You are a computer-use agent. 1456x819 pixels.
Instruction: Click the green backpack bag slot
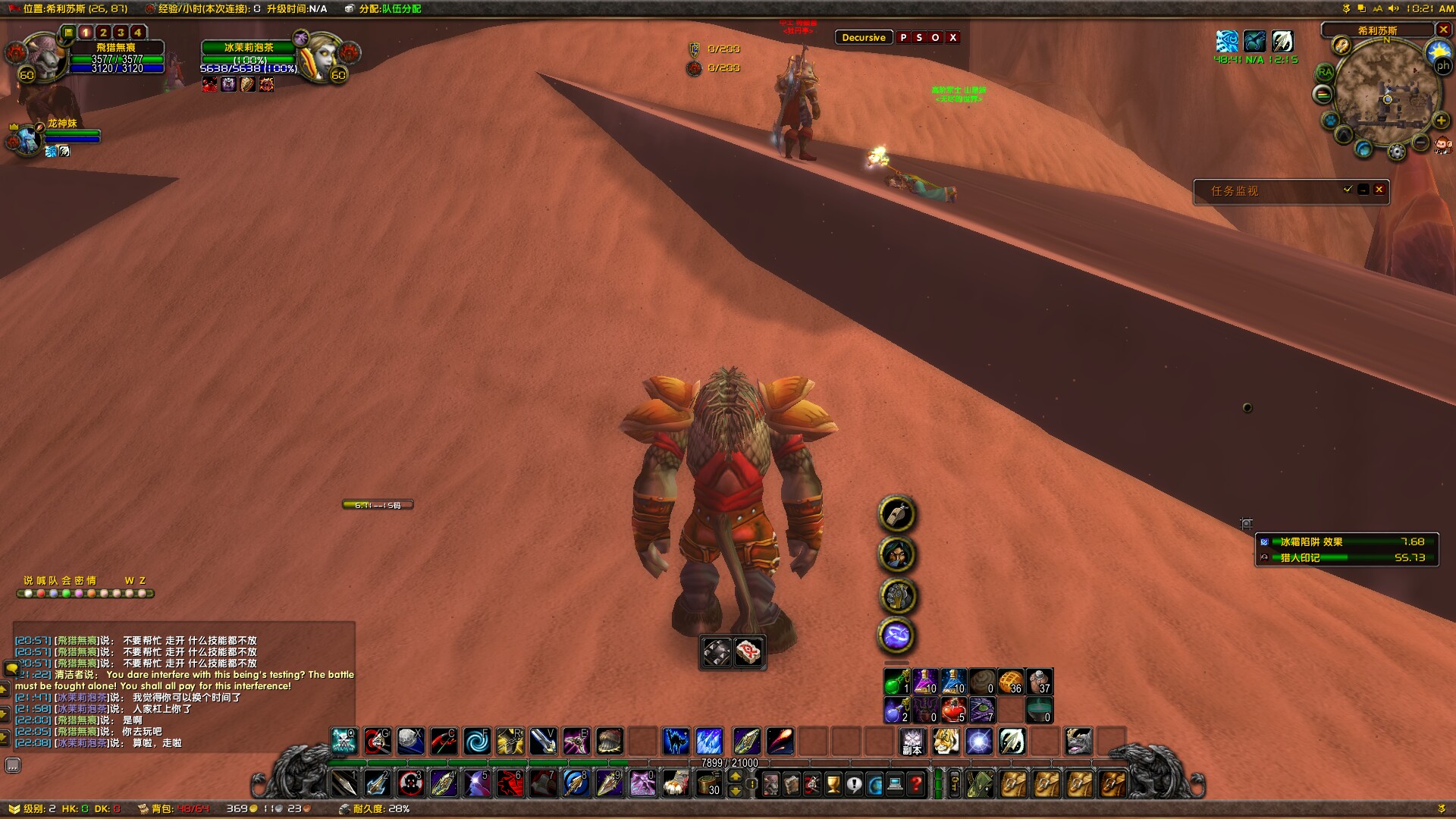pyautogui.click(x=979, y=784)
